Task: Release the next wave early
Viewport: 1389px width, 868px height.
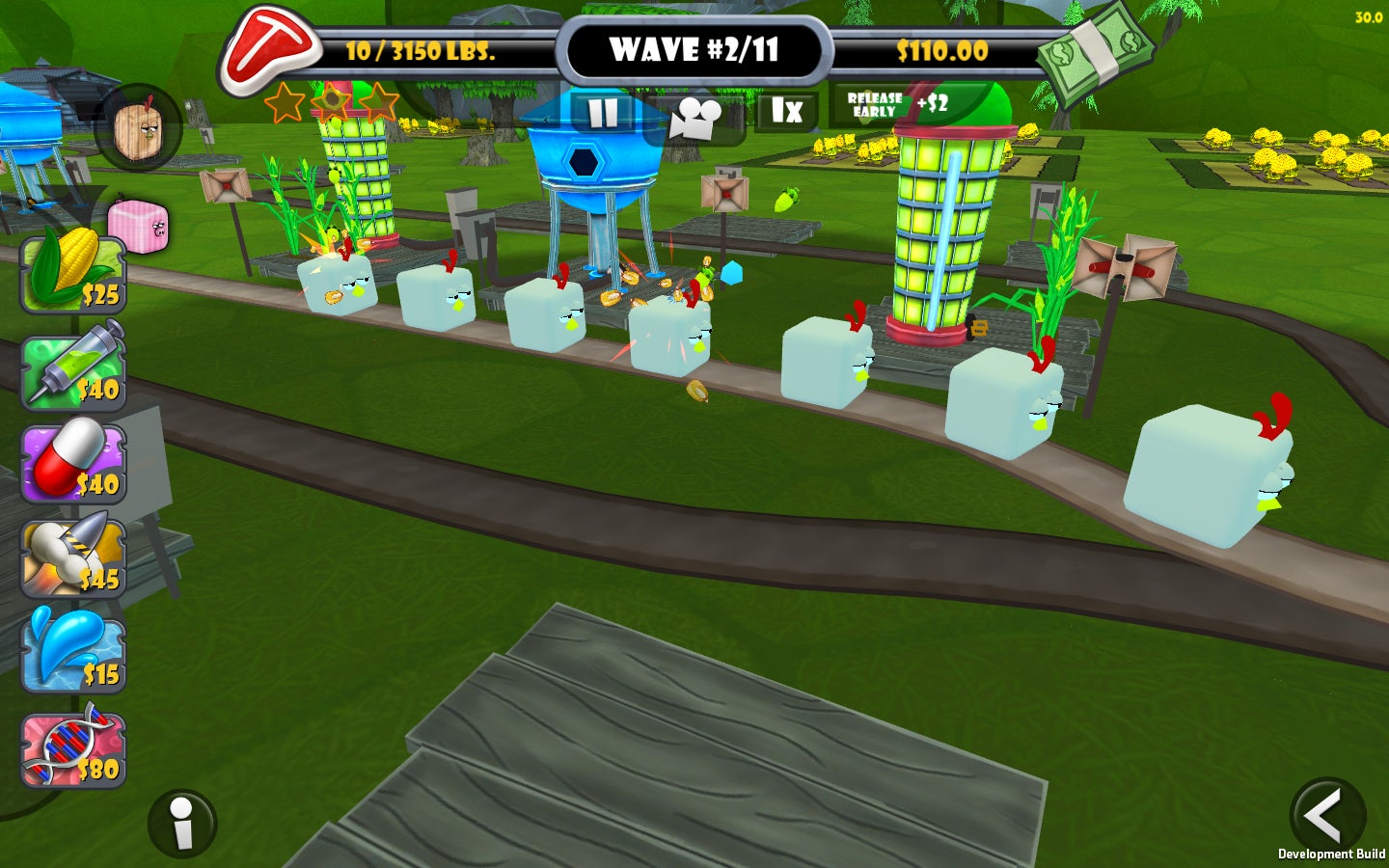Action: click(896, 104)
